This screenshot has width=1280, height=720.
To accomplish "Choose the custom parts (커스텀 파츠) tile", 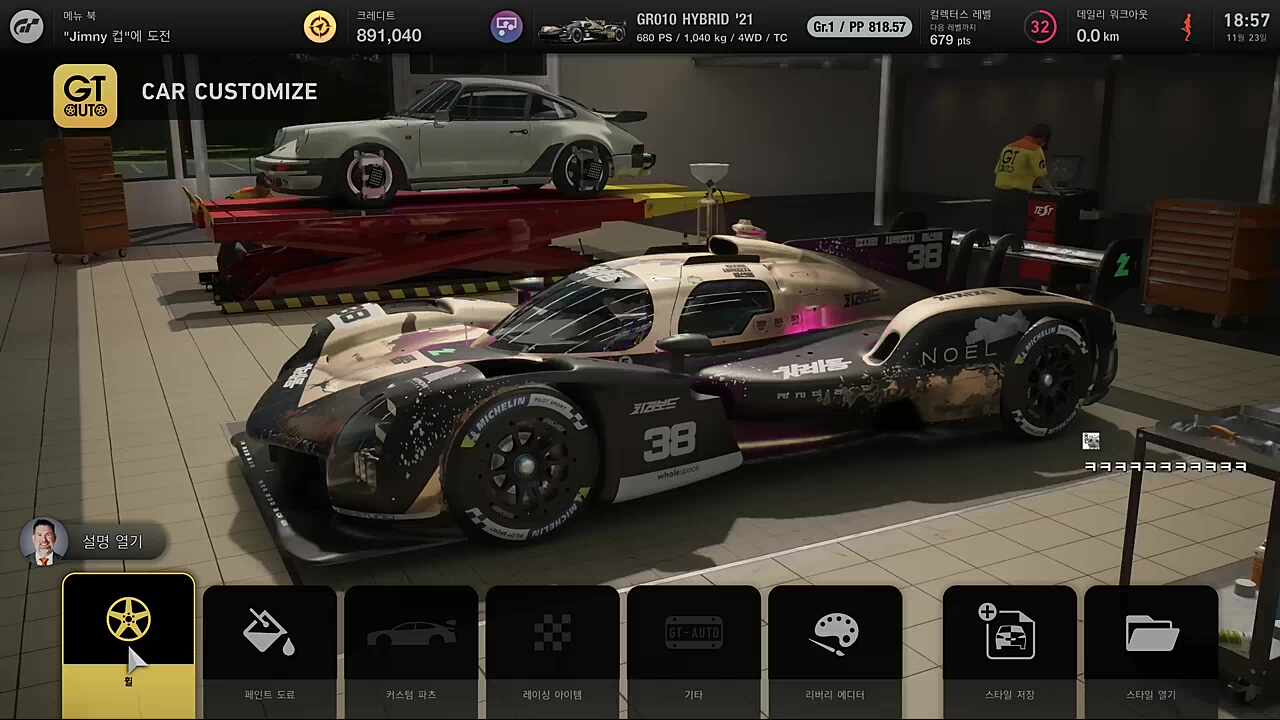I will [411, 645].
